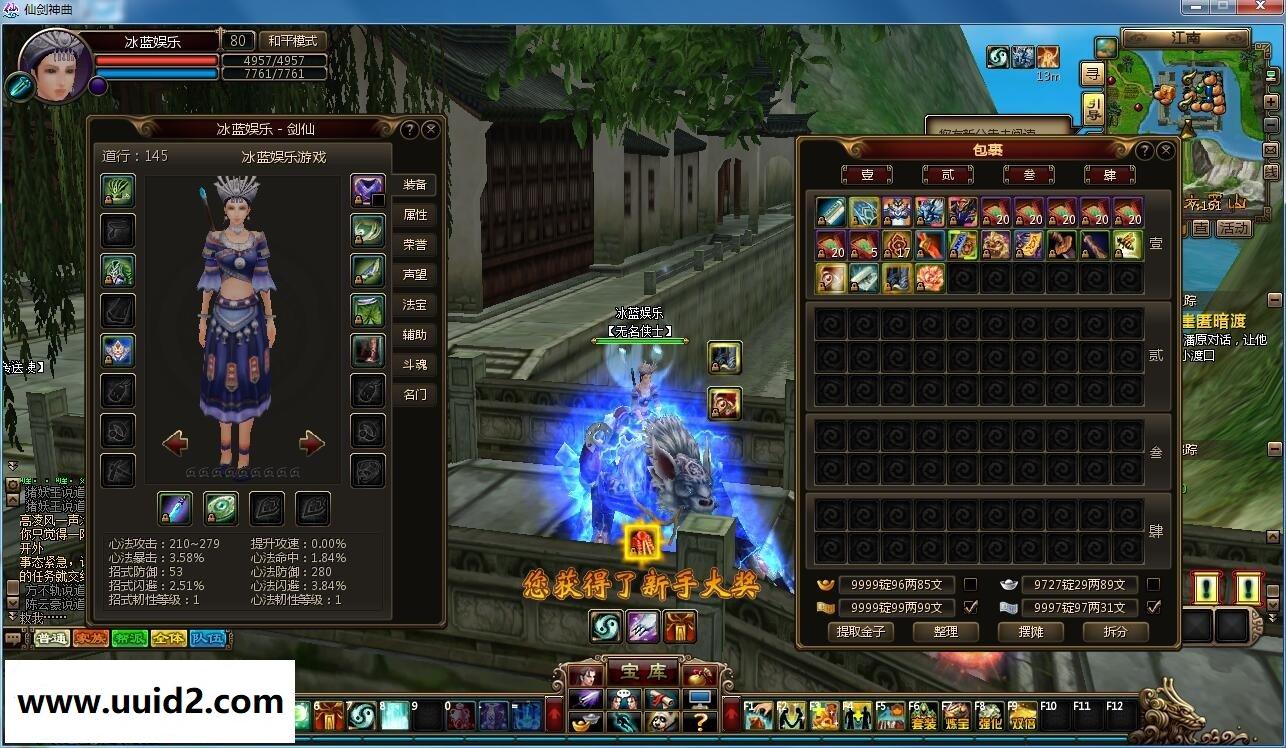Toggle the 和平模式 peace mode button
Screen dimensions: 1286x748
coord(292,41)
